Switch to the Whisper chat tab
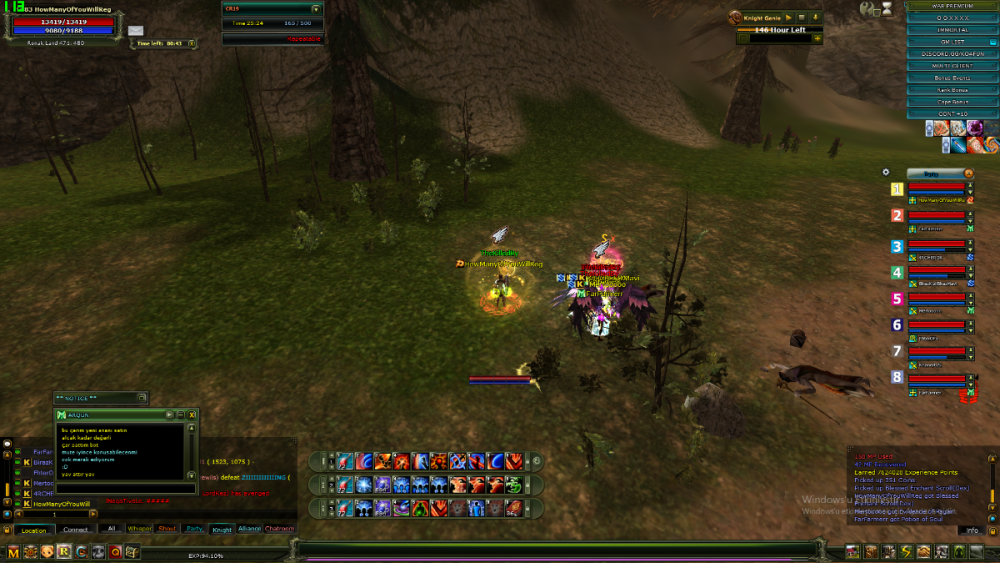The width and height of the screenshot is (1000, 563). tap(140, 528)
